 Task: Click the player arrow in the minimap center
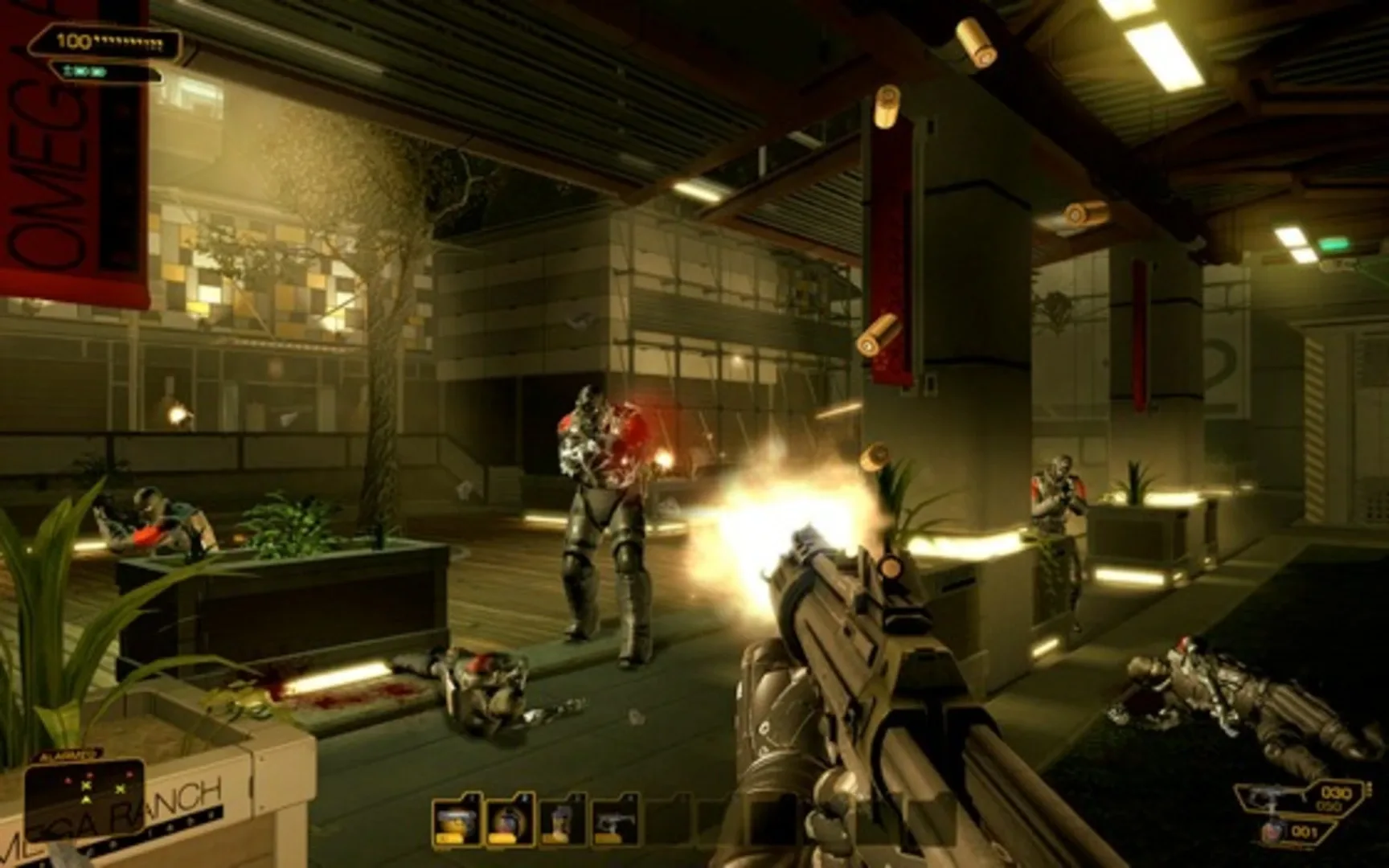86,800
